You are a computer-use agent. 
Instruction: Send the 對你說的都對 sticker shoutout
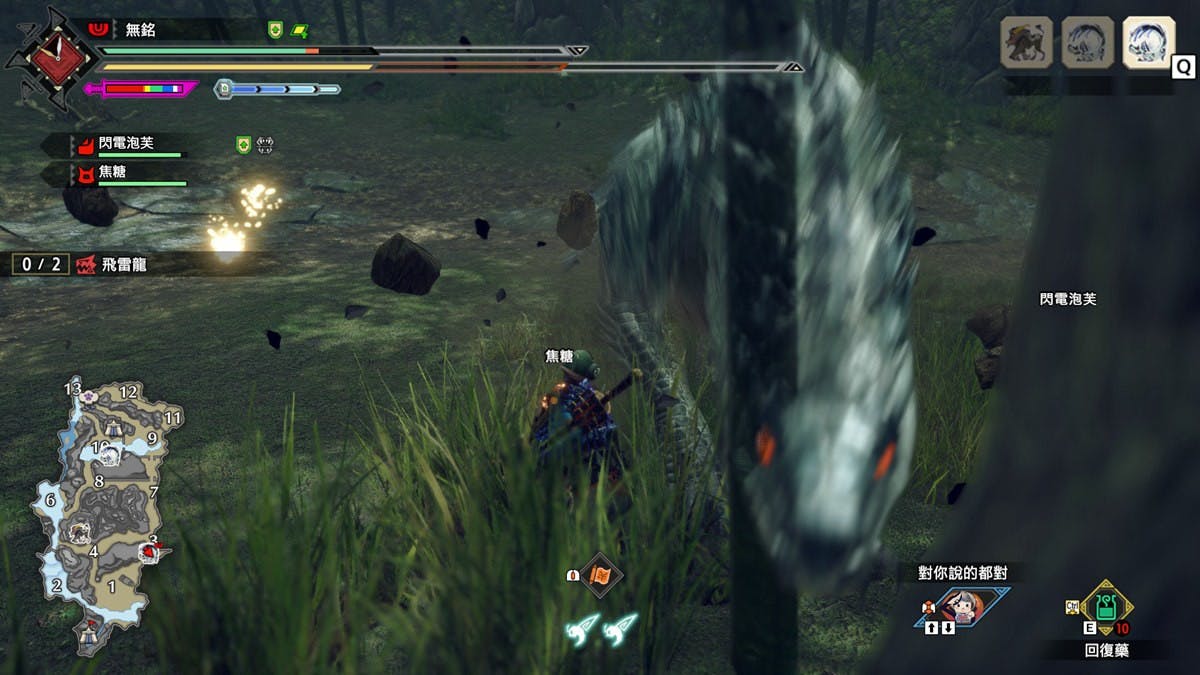click(962, 606)
